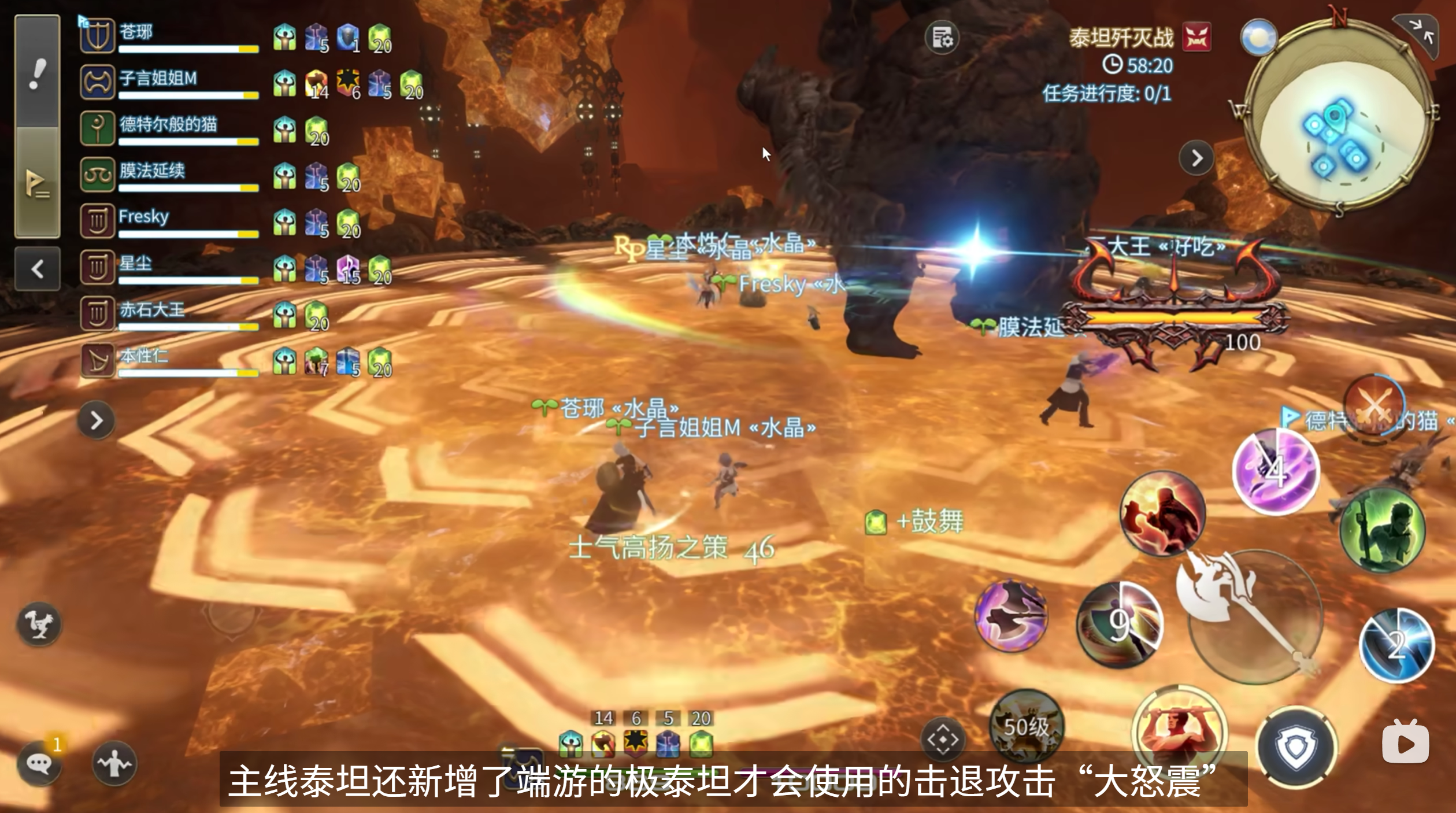This screenshot has width=1456, height=813.
Task: Choose party member Fresky
Action: click(168, 221)
